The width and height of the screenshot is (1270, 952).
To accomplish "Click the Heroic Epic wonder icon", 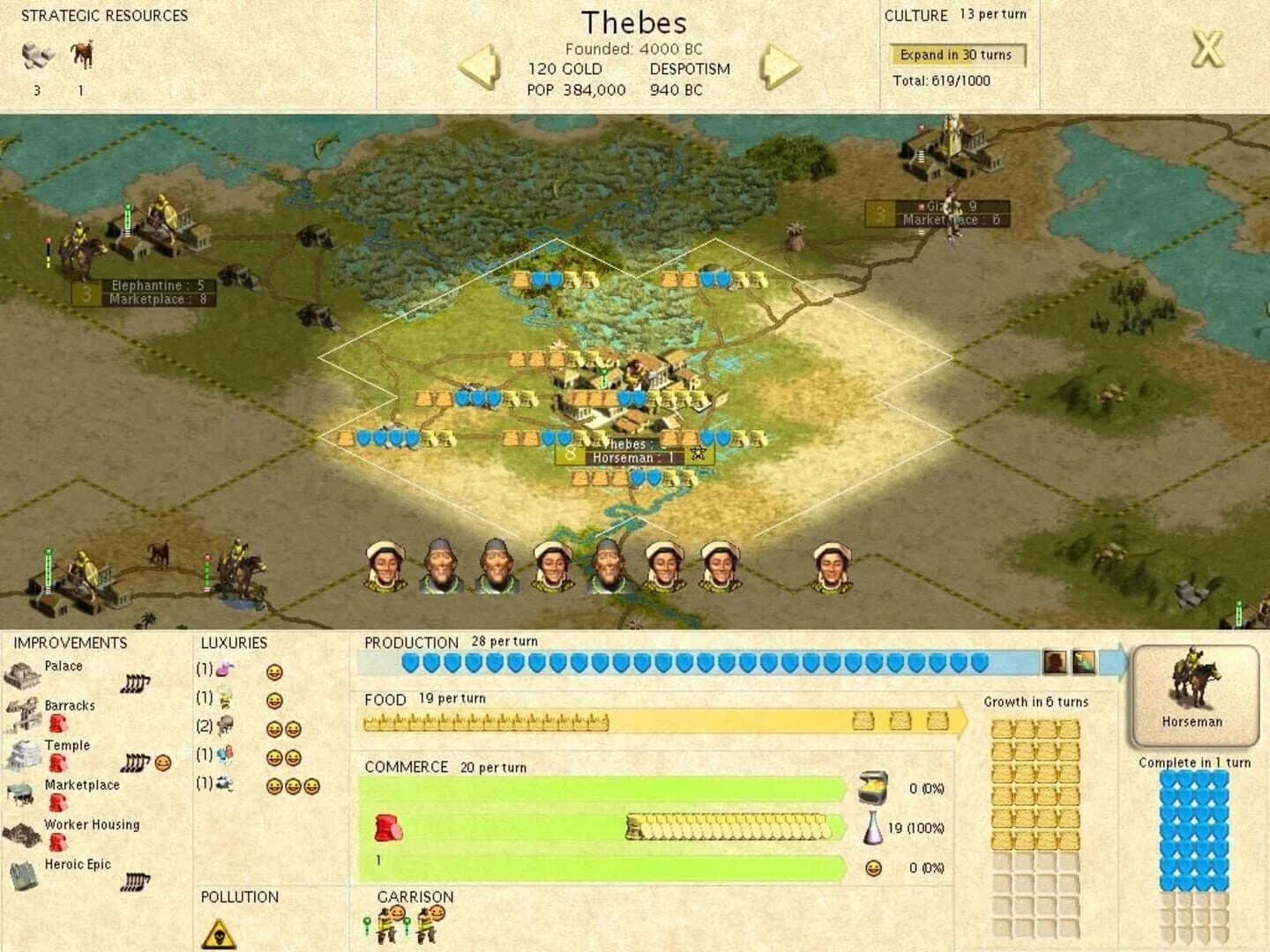I will point(22,874).
